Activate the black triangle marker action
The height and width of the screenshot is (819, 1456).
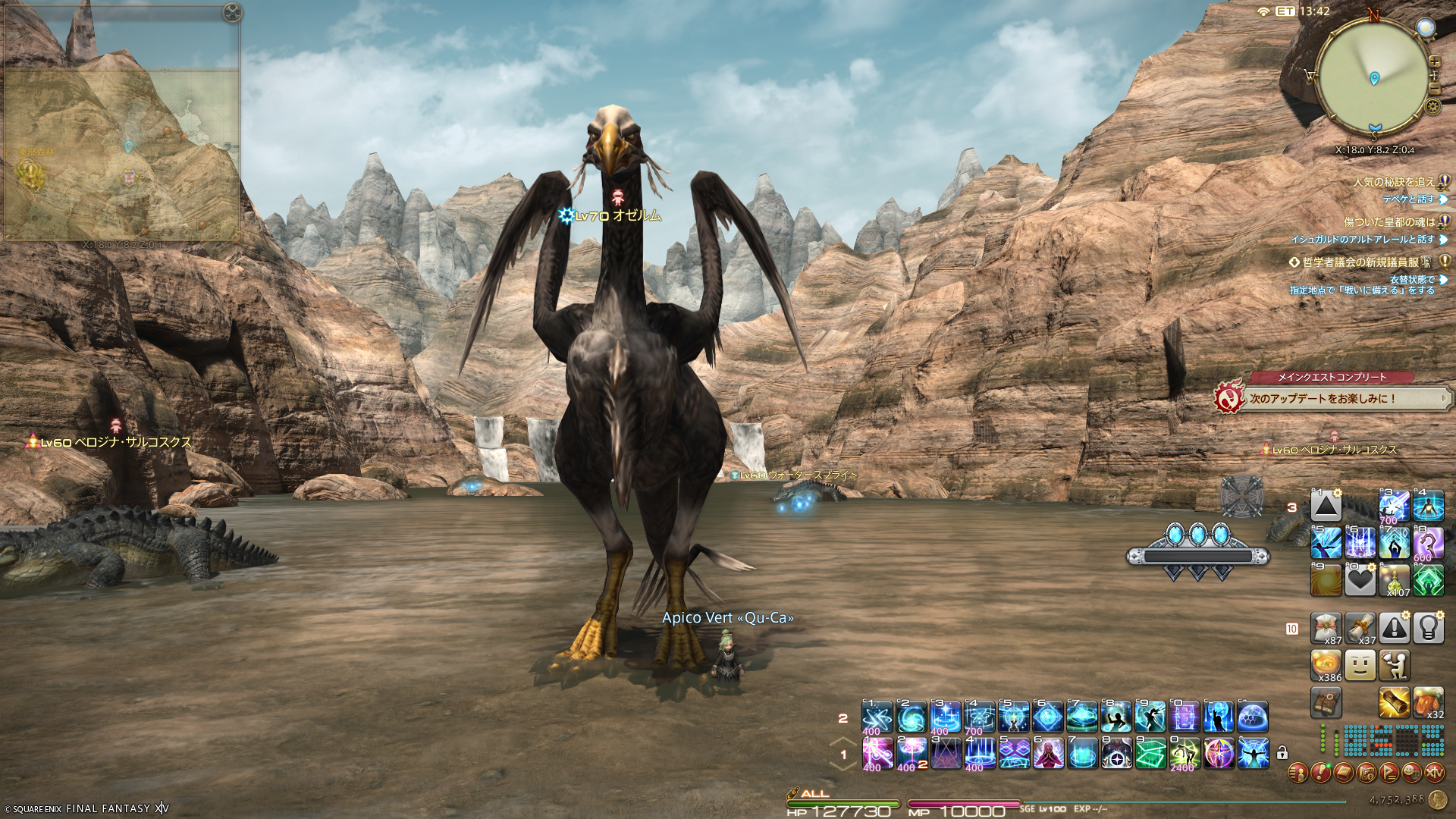[1326, 506]
